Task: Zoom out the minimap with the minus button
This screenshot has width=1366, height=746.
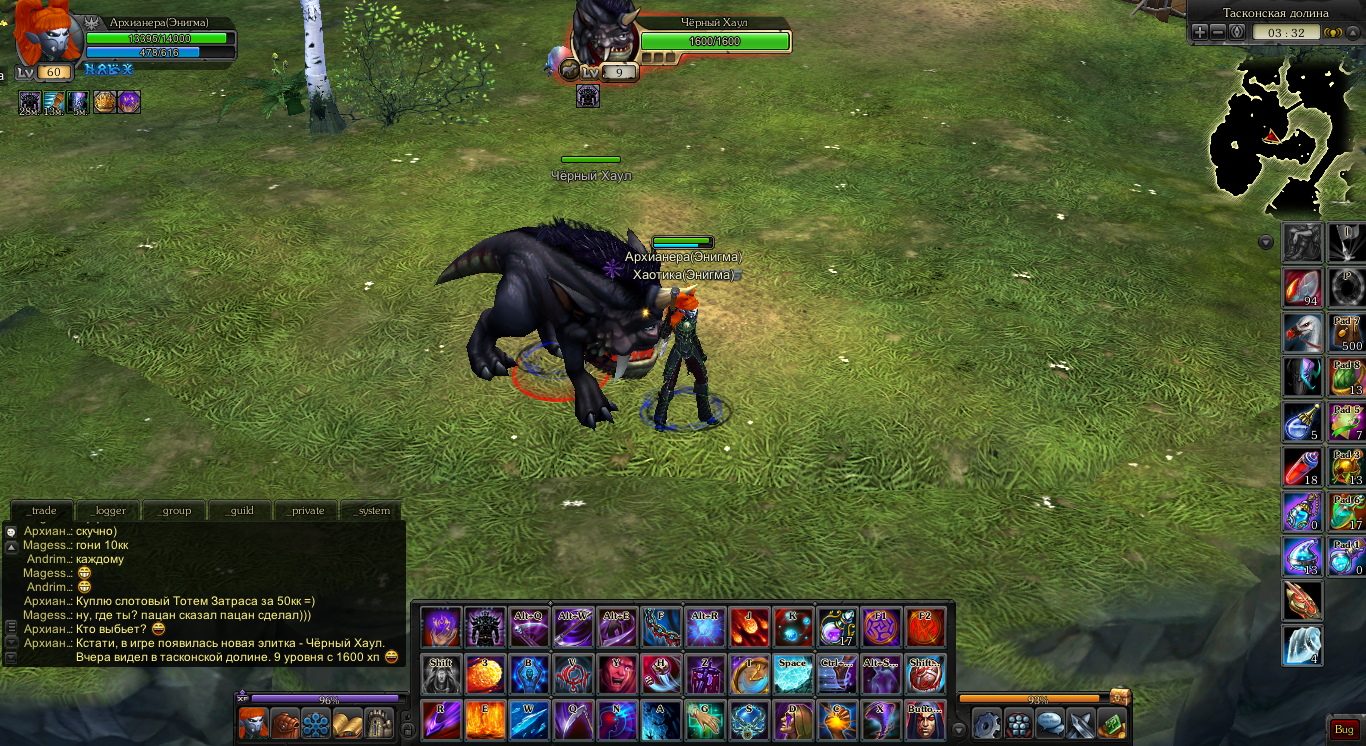Action: point(1218,32)
